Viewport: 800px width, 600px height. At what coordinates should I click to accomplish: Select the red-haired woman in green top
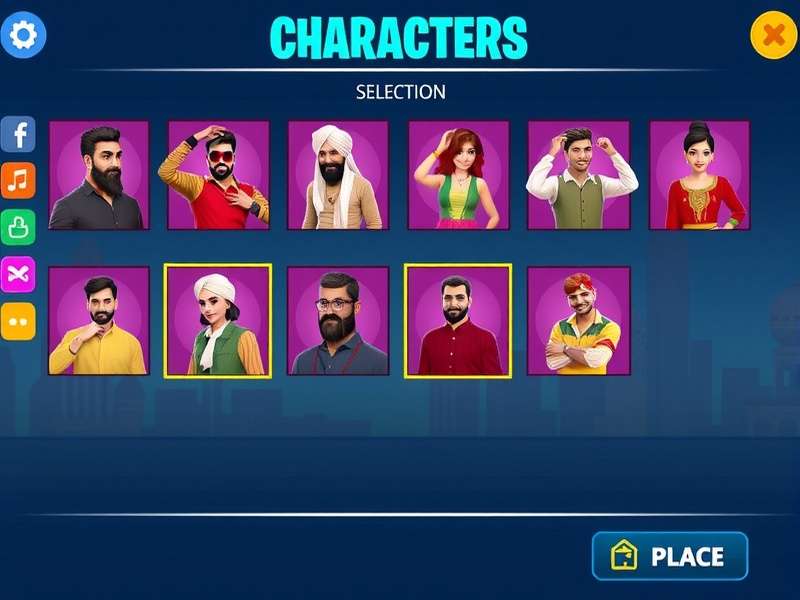point(458,175)
